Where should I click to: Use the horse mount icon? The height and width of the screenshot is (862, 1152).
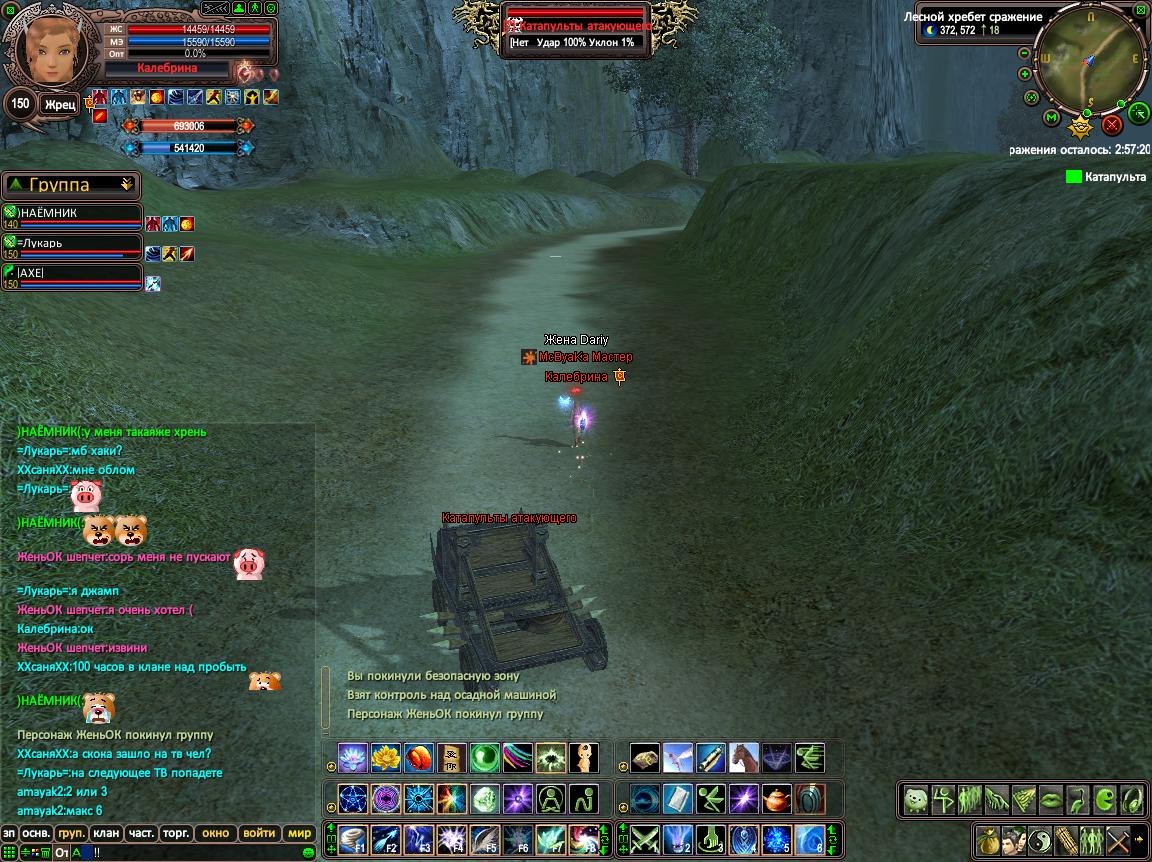click(743, 757)
